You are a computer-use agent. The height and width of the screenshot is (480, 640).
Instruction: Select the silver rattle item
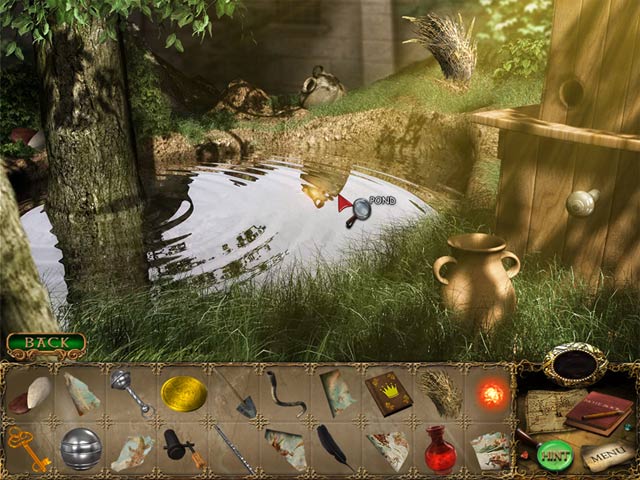(133, 392)
